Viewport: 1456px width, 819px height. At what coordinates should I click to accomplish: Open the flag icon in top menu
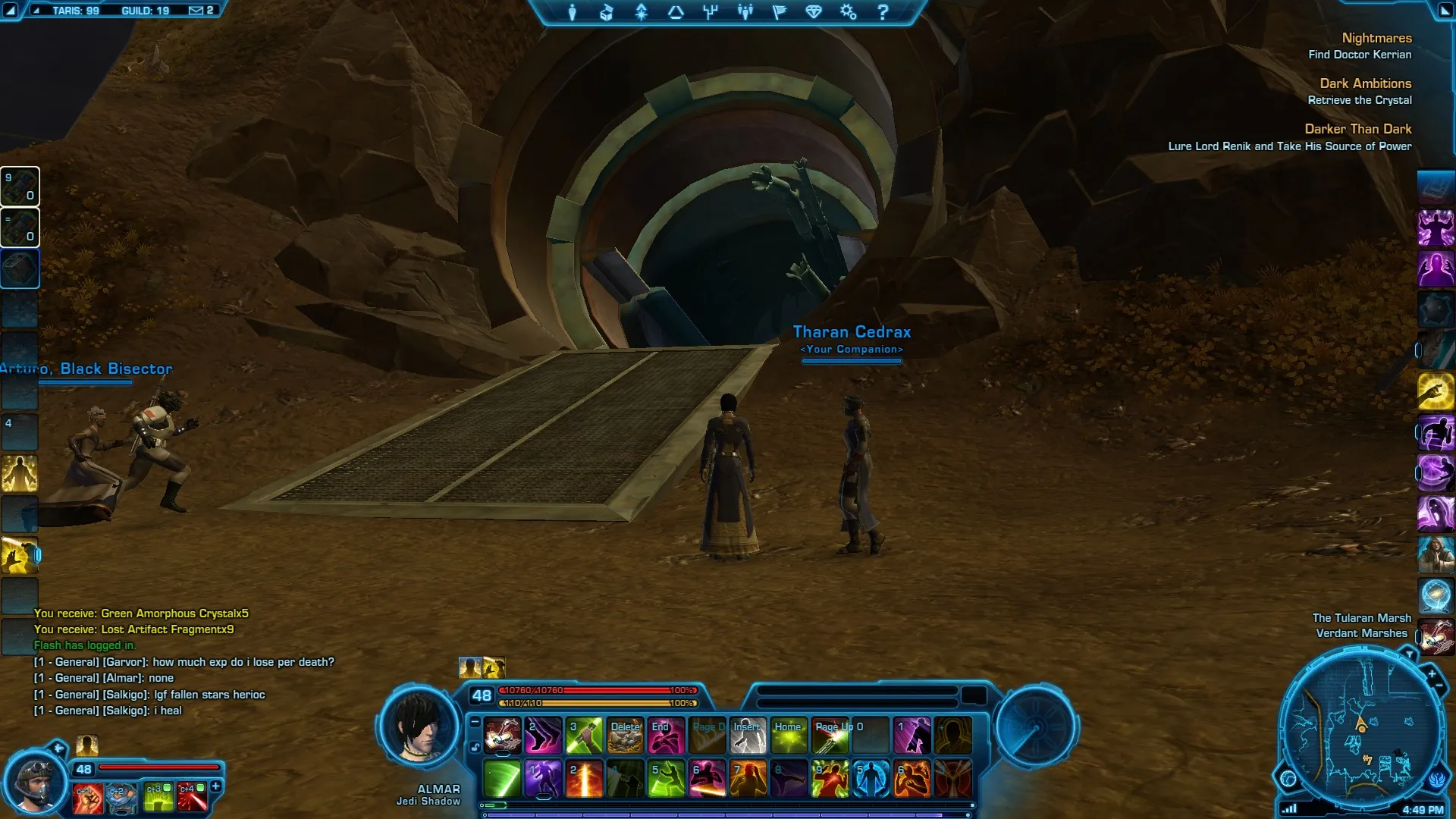click(780, 12)
